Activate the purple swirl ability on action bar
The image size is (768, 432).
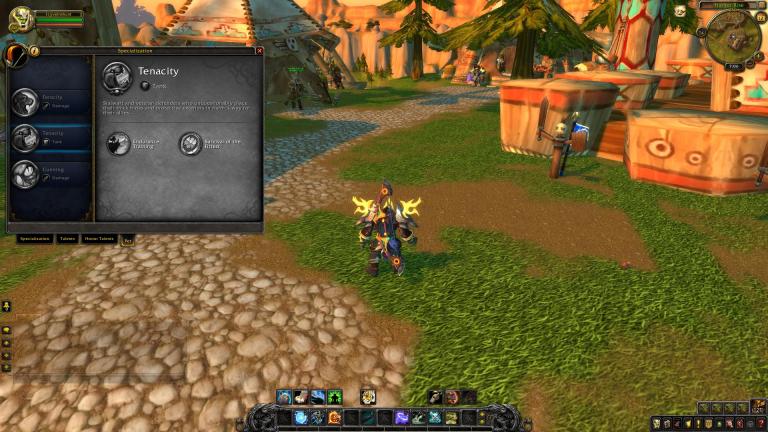coord(402,417)
